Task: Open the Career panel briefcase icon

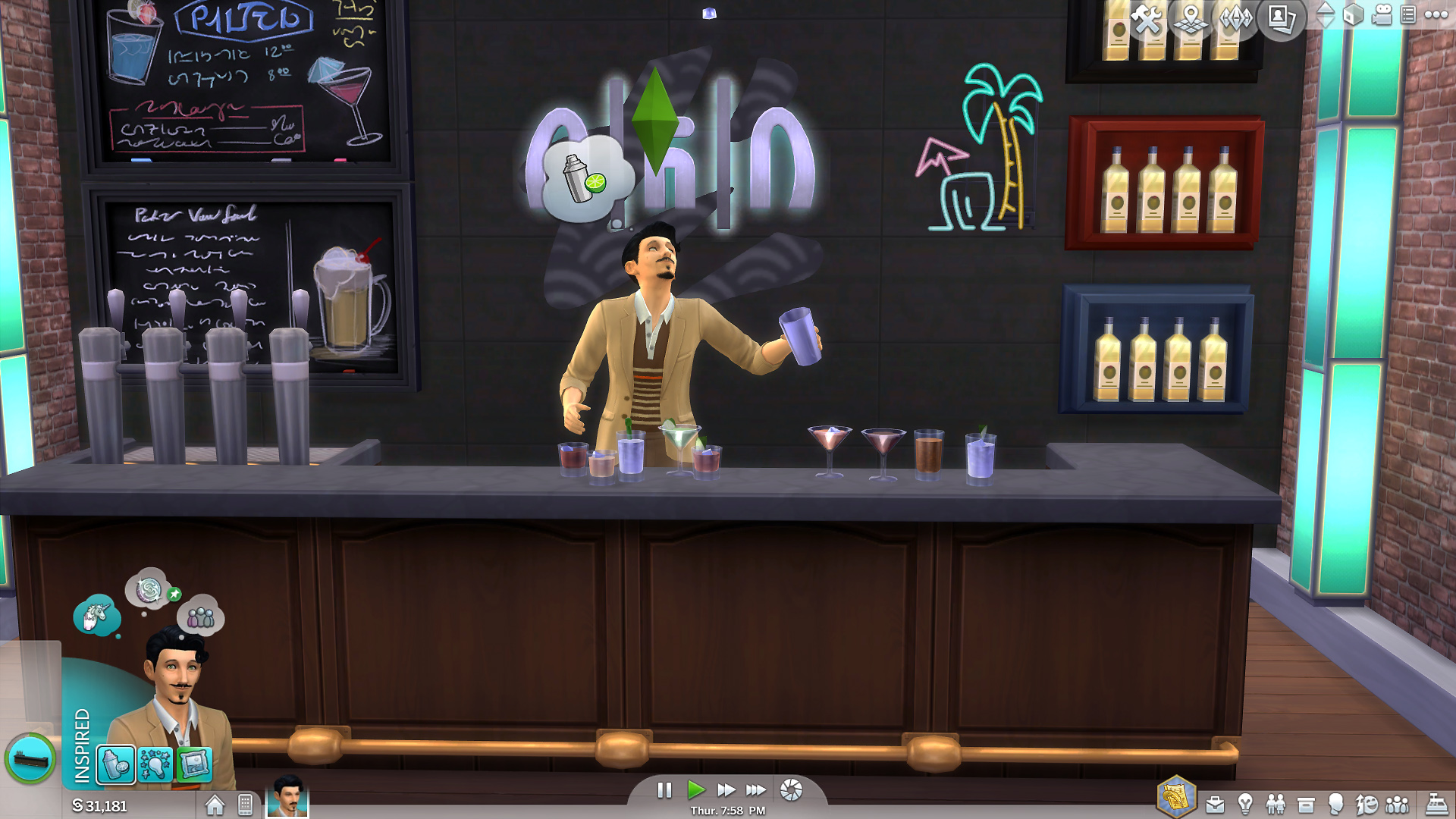Action: (1215, 805)
